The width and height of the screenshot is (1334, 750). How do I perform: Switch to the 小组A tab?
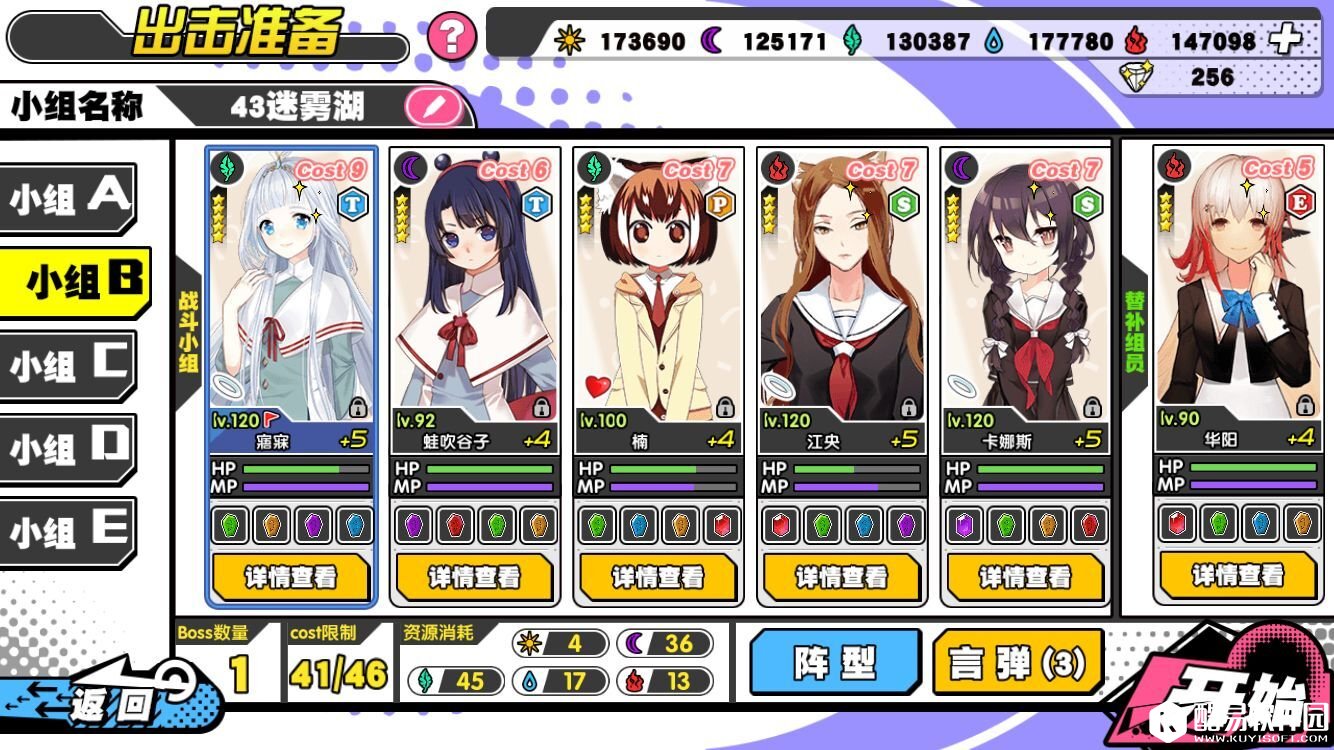tap(67, 198)
